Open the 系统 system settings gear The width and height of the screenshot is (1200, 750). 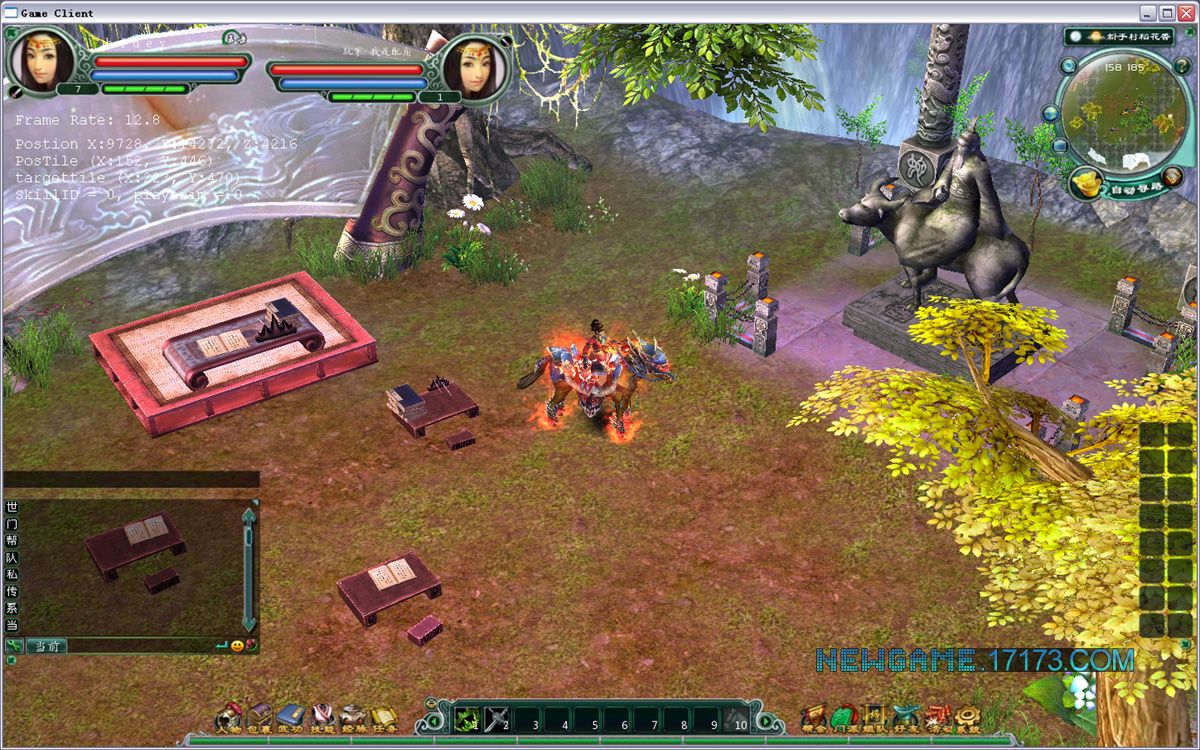point(967,717)
